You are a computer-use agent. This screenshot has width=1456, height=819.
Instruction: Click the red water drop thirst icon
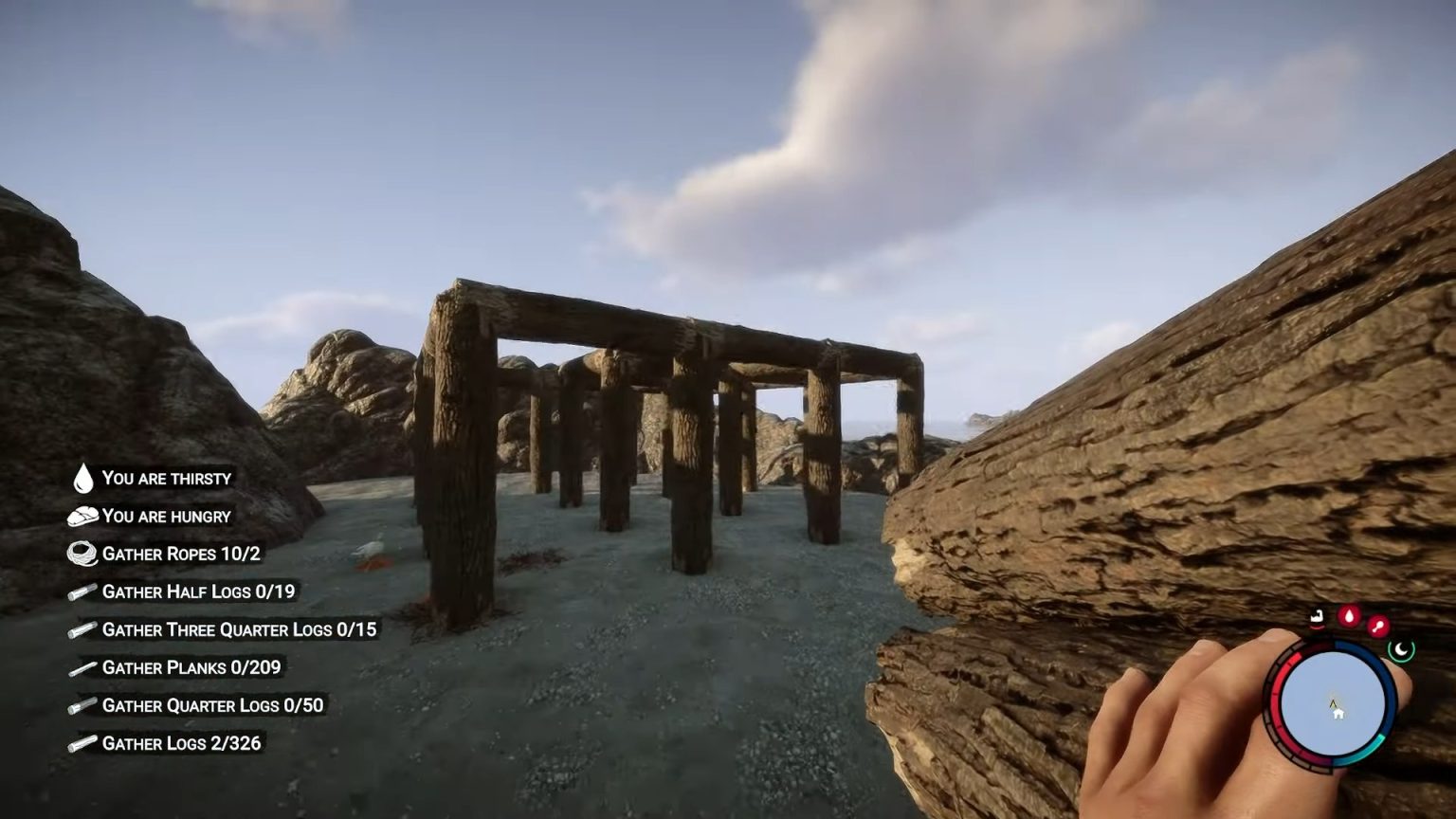(x=1348, y=617)
